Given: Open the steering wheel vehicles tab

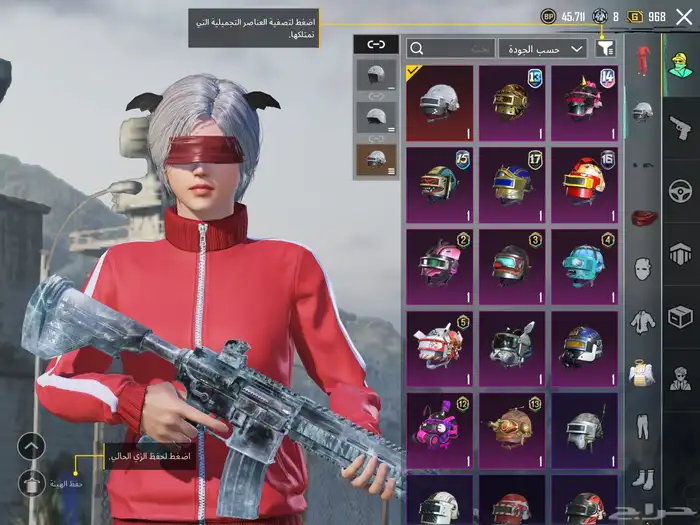Looking at the screenshot, I should pyautogui.click(x=680, y=190).
